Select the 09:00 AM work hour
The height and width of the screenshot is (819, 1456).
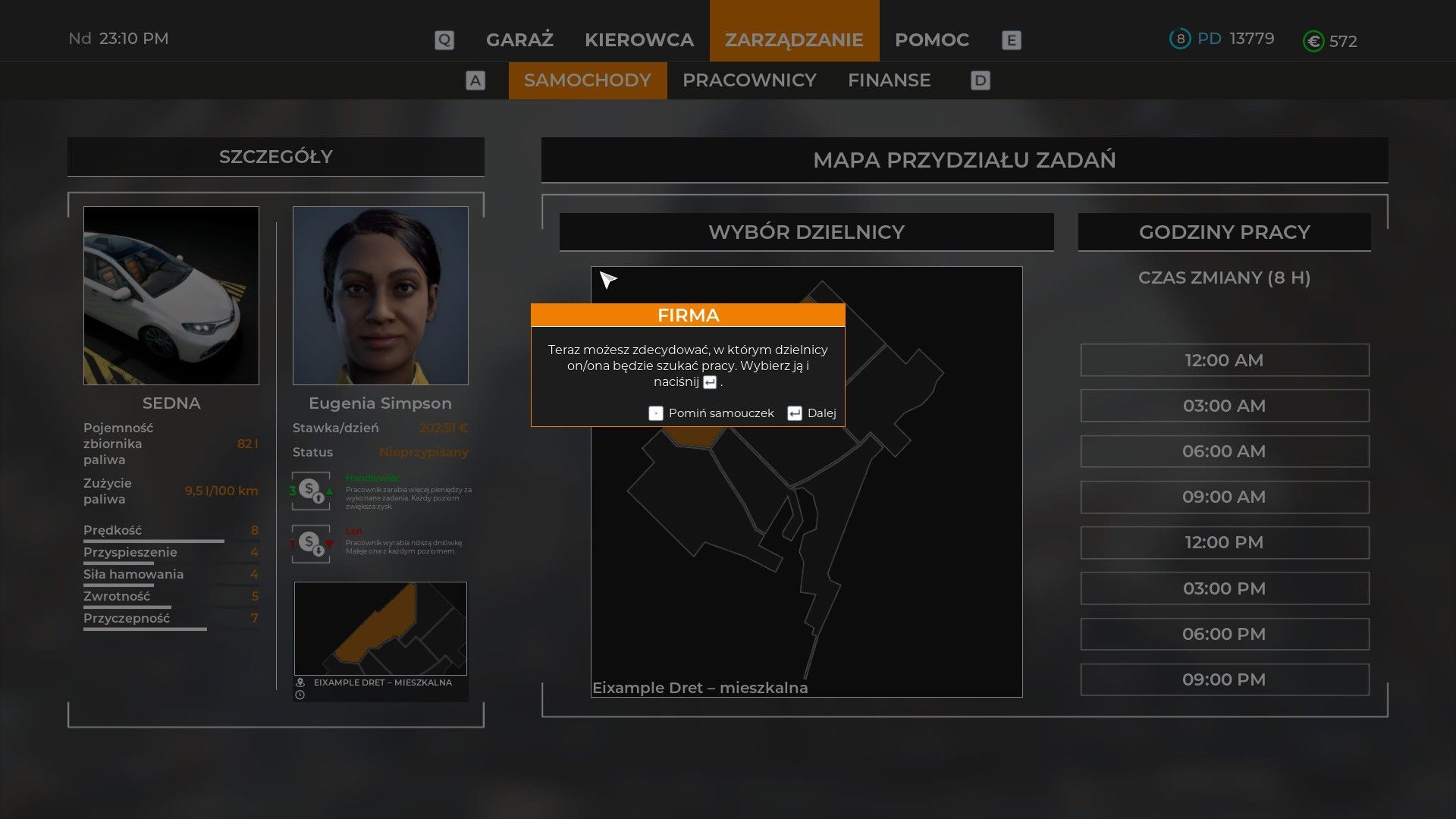(x=1224, y=497)
